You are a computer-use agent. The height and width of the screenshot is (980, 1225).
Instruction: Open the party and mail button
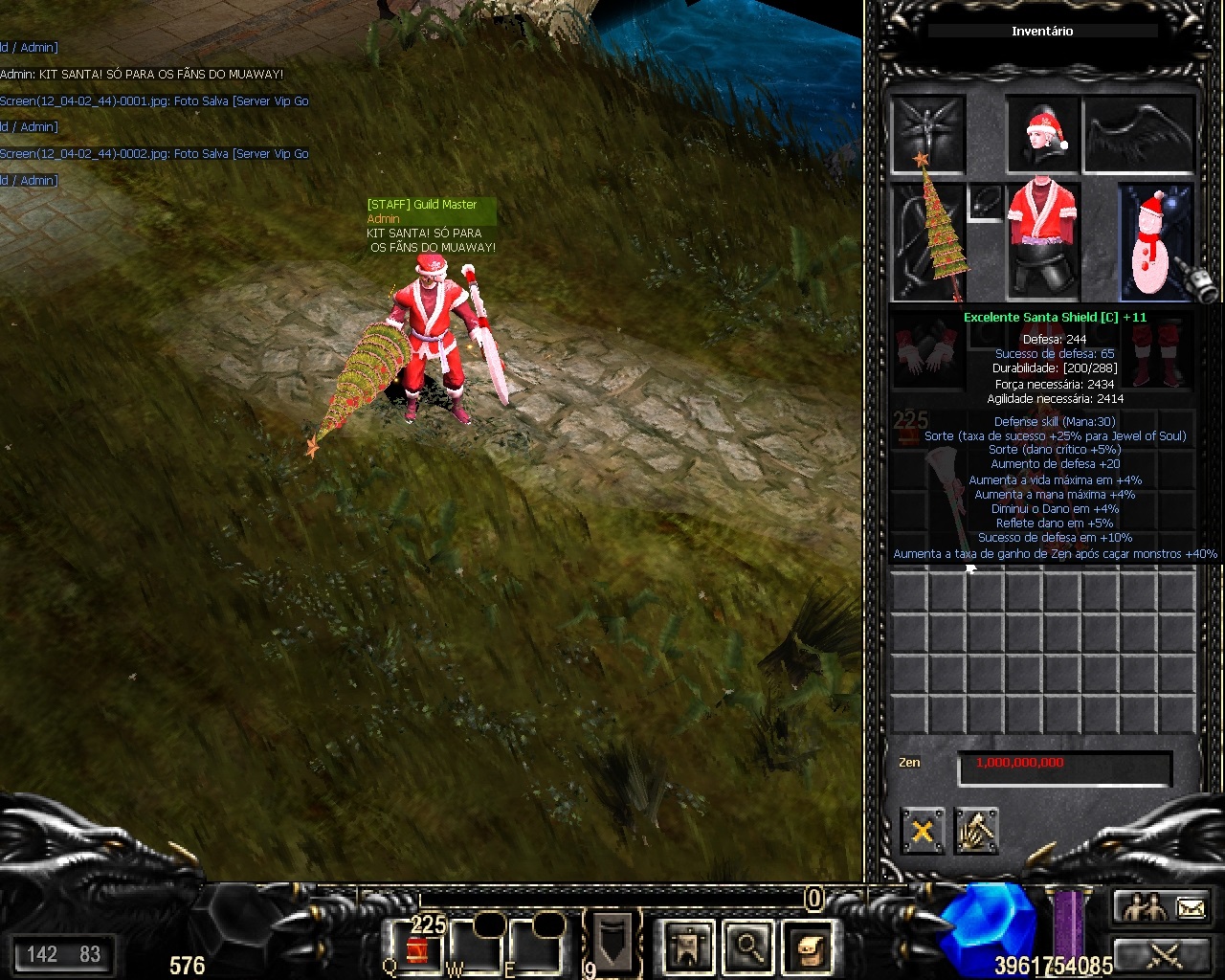[x=1163, y=906]
